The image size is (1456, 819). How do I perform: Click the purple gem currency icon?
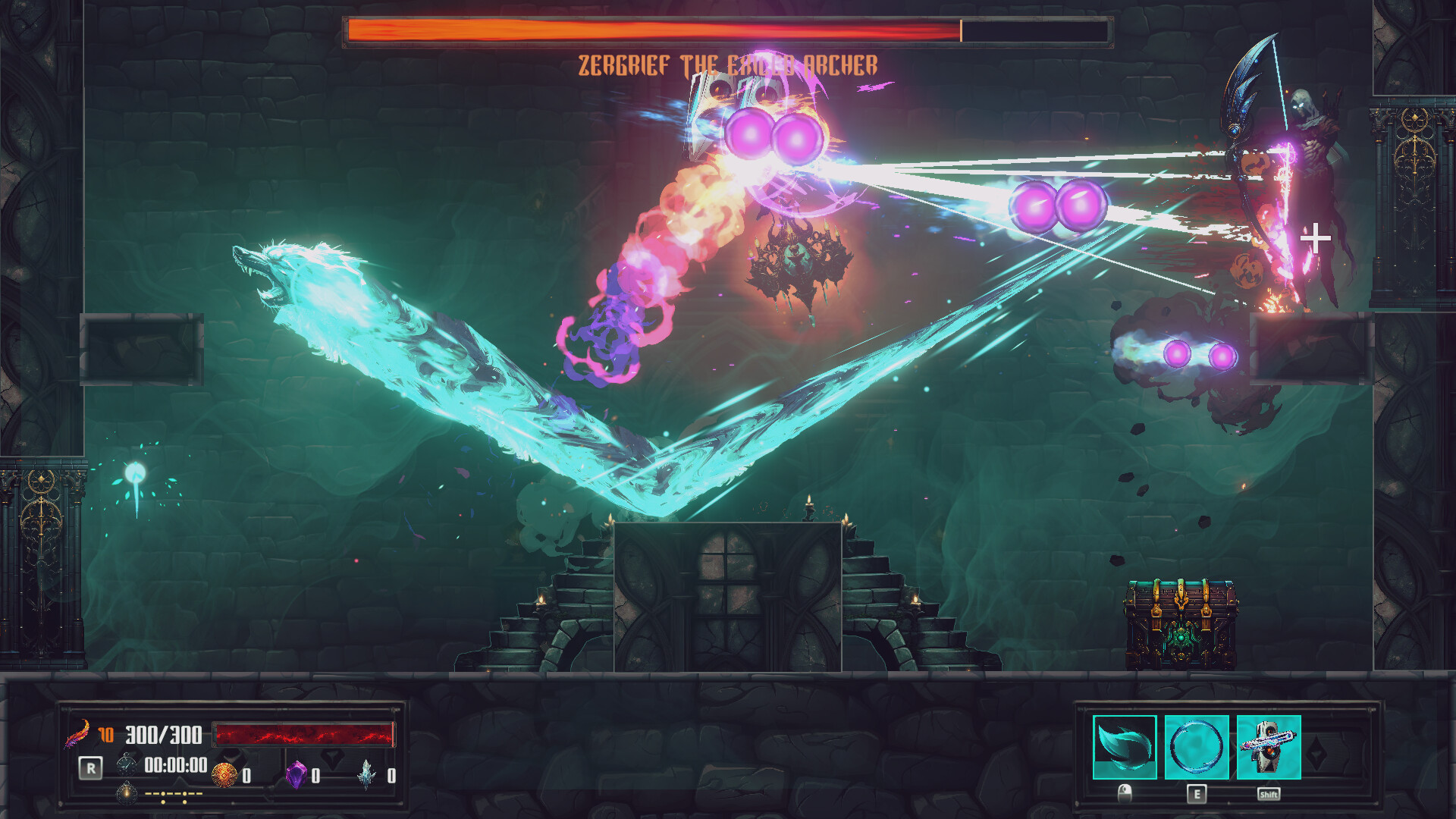(296, 774)
